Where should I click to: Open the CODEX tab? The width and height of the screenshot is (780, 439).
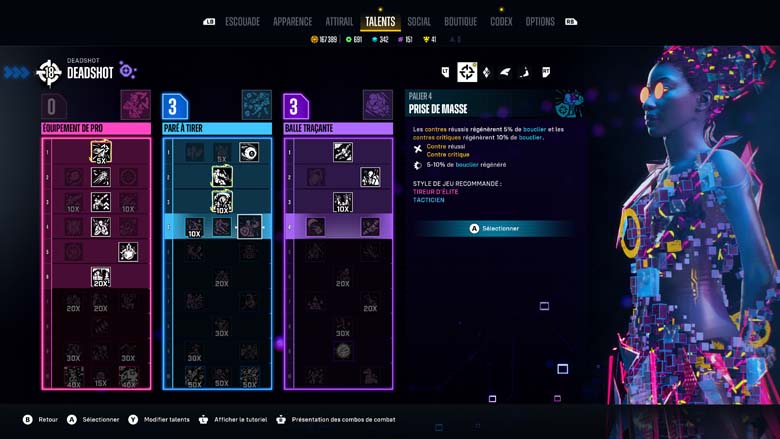click(x=501, y=22)
